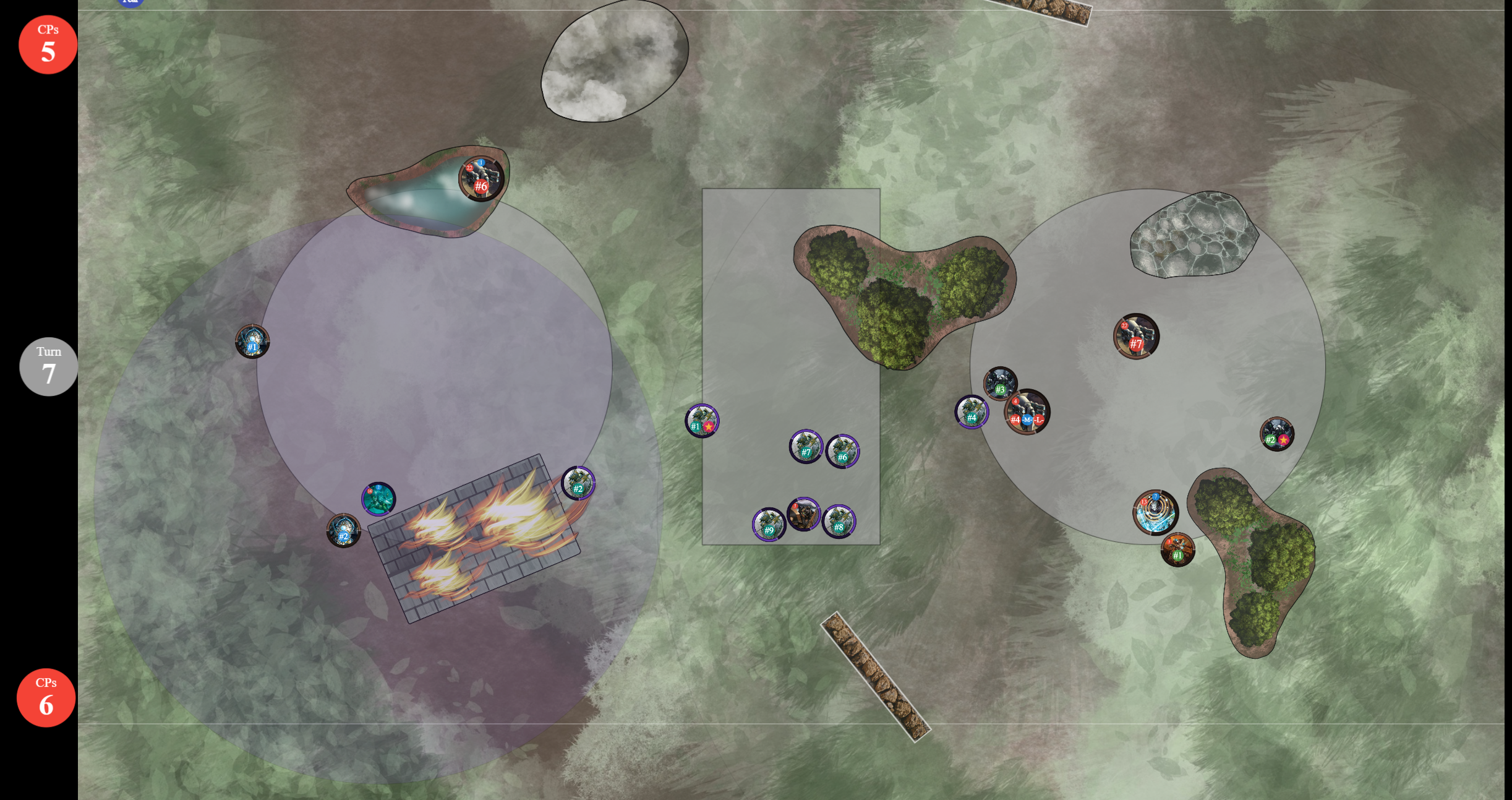
Task: Select the blue #1 mage token
Action: click(x=252, y=342)
